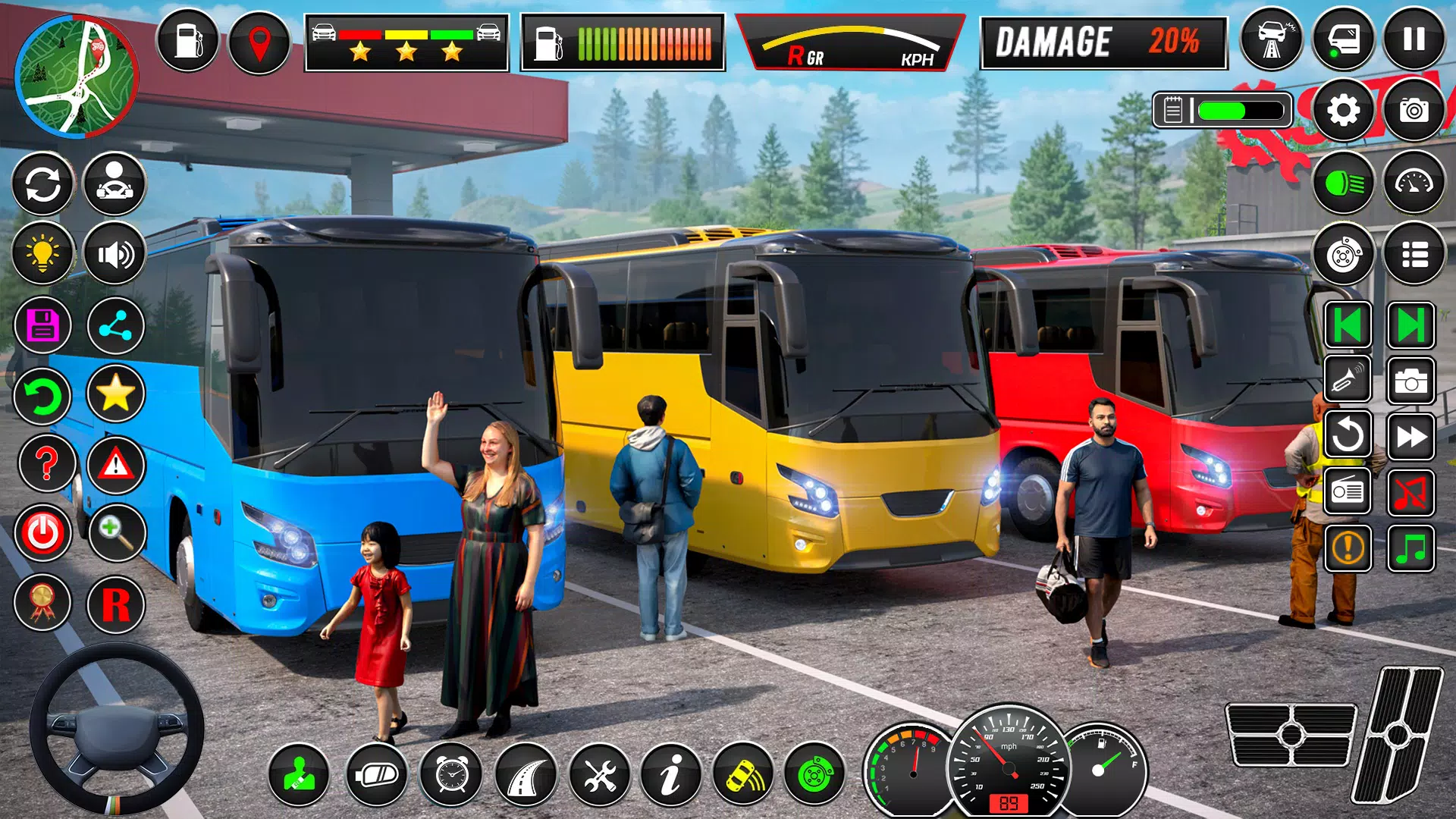Skip to next track with green button
The width and height of the screenshot is (1456, 819).
pyautogui.click(x=1410, y=326)
